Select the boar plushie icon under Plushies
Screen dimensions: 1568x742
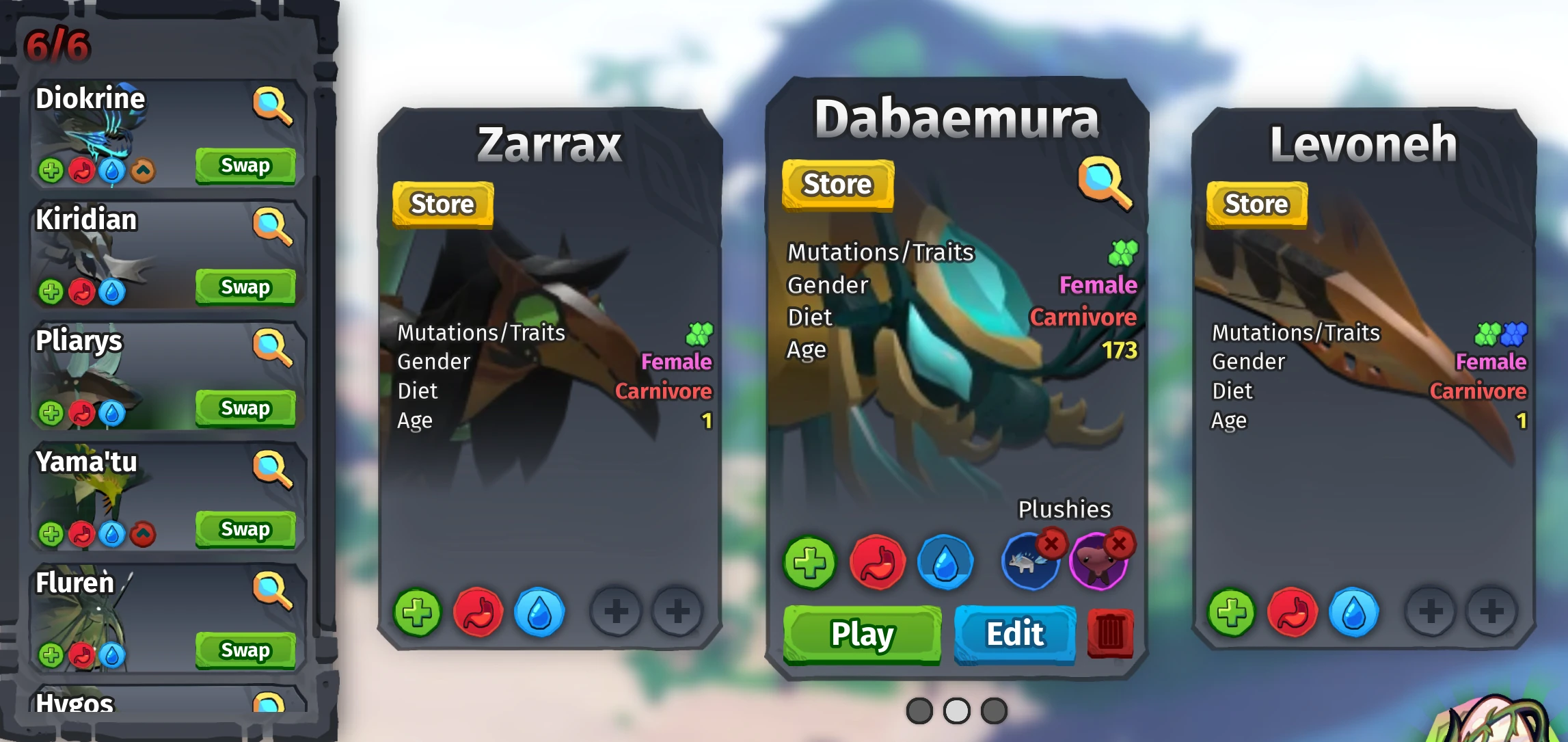click(1027, 565)
